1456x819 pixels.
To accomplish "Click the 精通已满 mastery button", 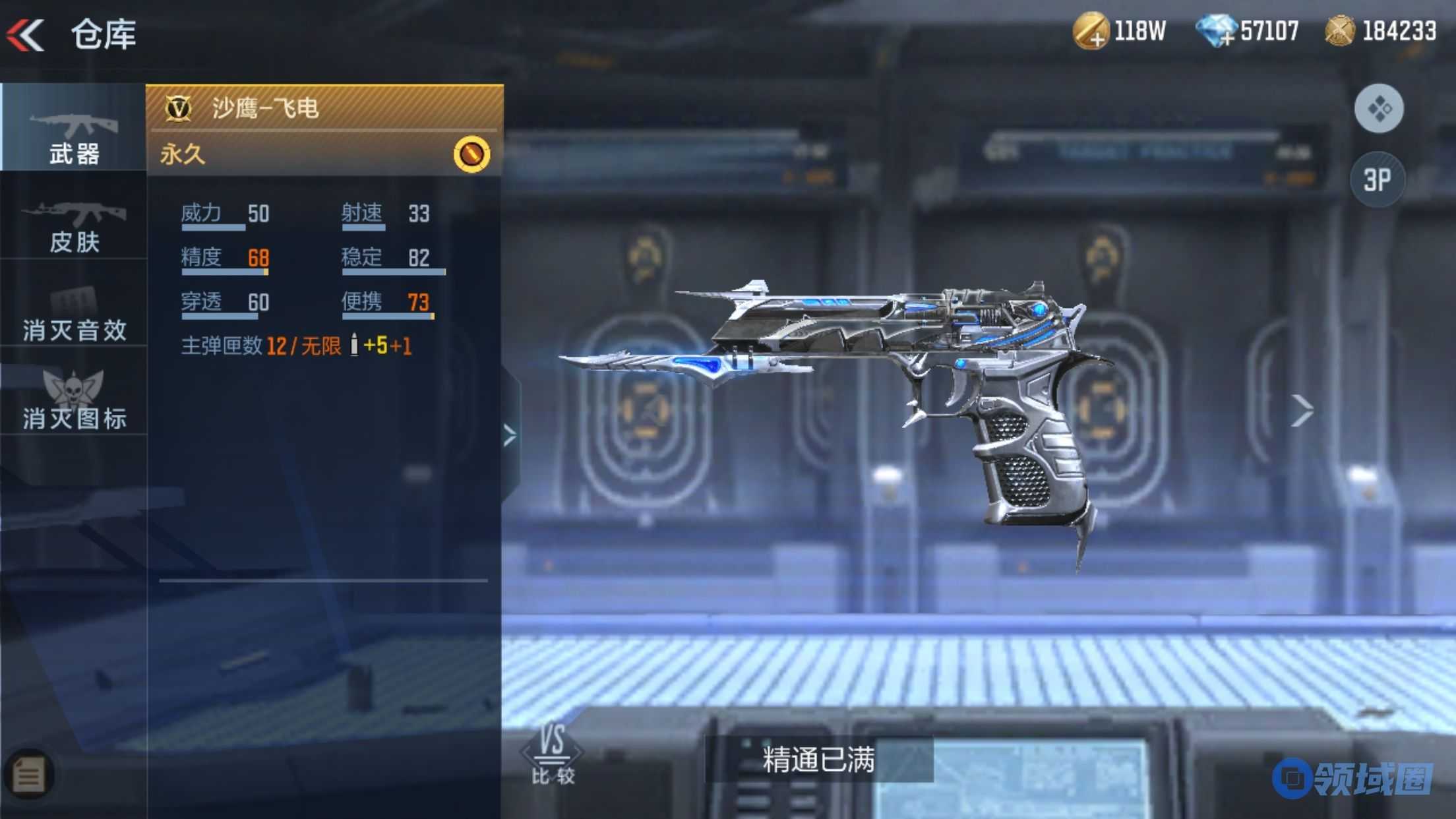I will (818, 760).
